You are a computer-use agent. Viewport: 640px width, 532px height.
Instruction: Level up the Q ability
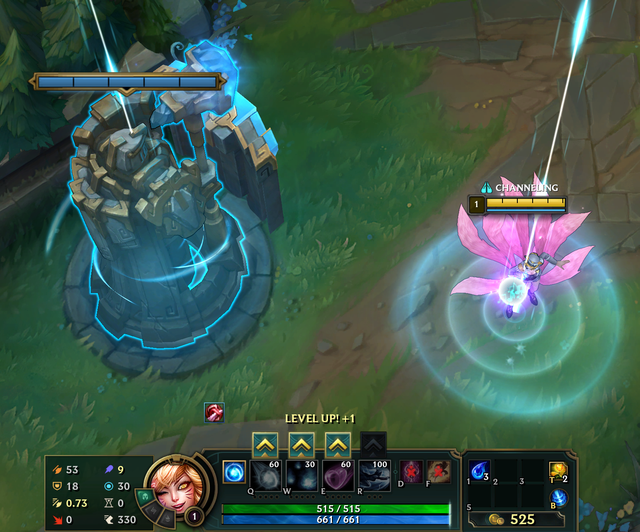(x=266, y=443)
